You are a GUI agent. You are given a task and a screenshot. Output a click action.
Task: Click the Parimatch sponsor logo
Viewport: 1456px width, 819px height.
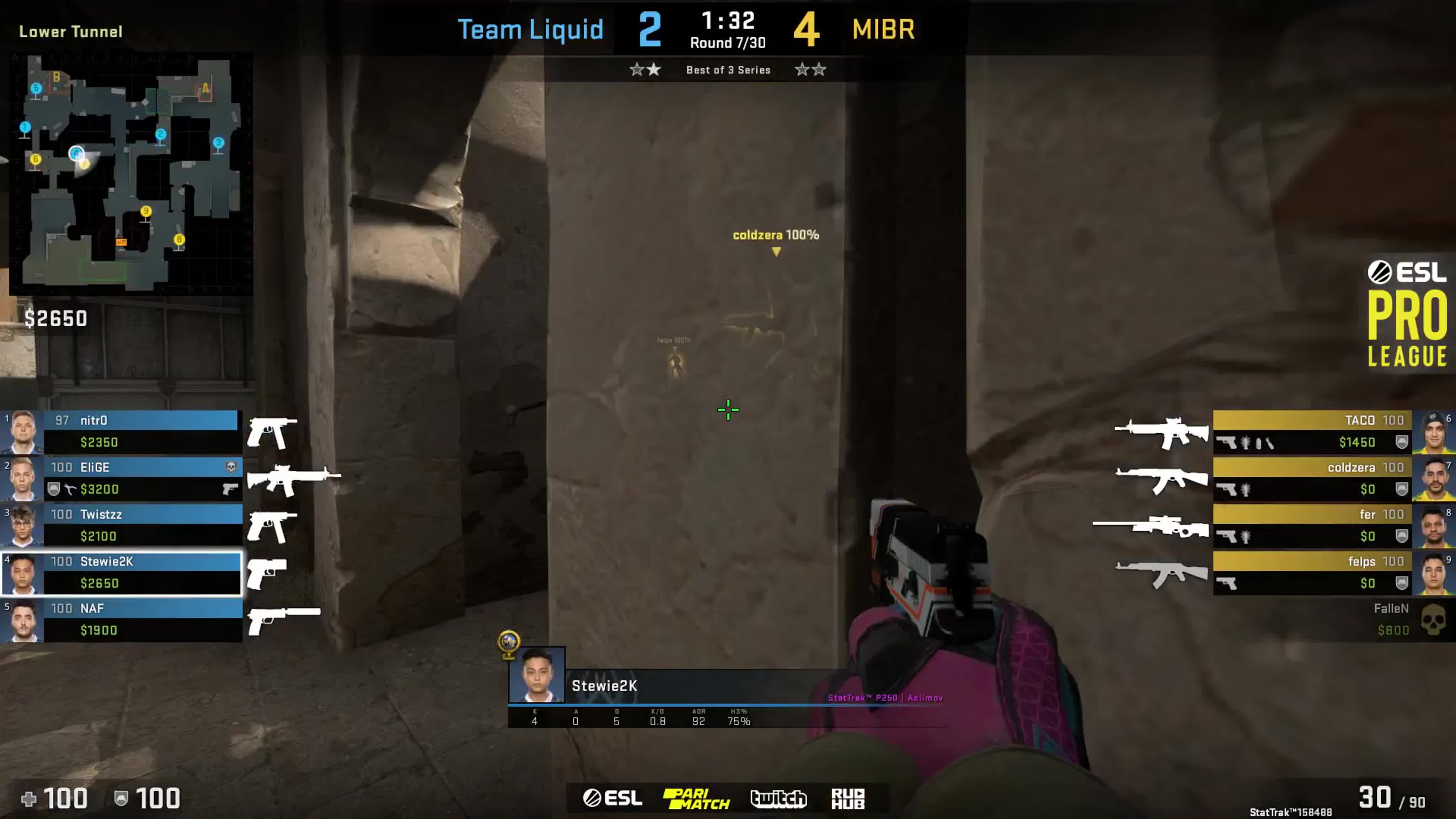click(x=697, y=798)
